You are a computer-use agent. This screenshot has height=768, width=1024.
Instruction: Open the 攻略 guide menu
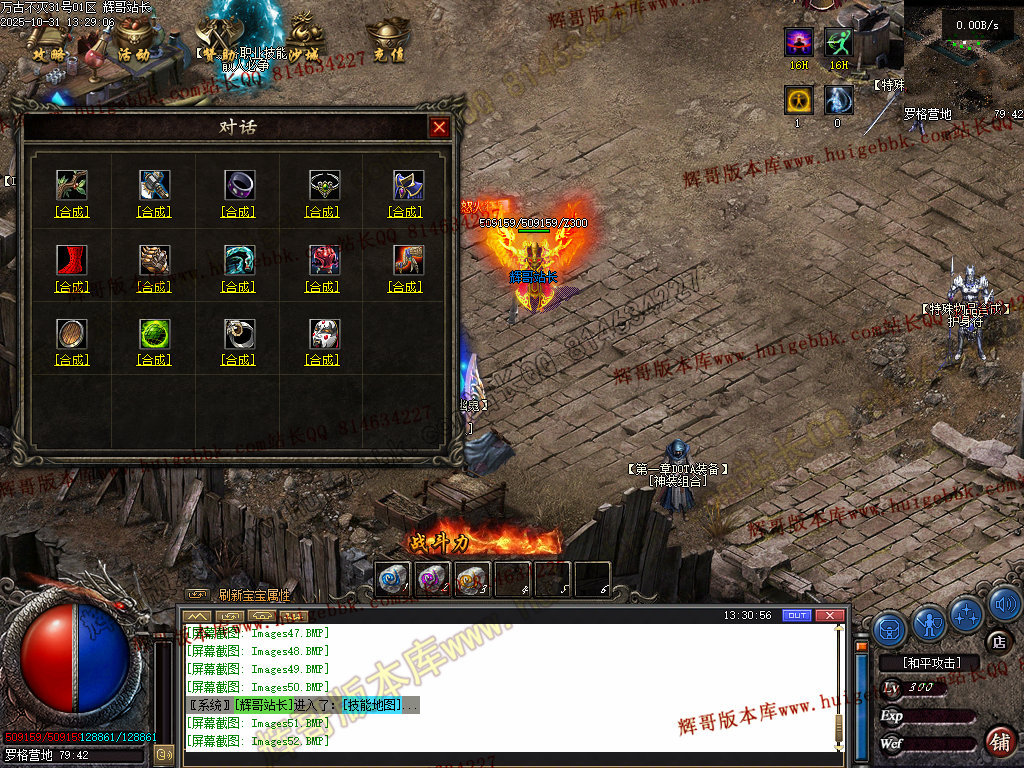[x=48, y=54]
